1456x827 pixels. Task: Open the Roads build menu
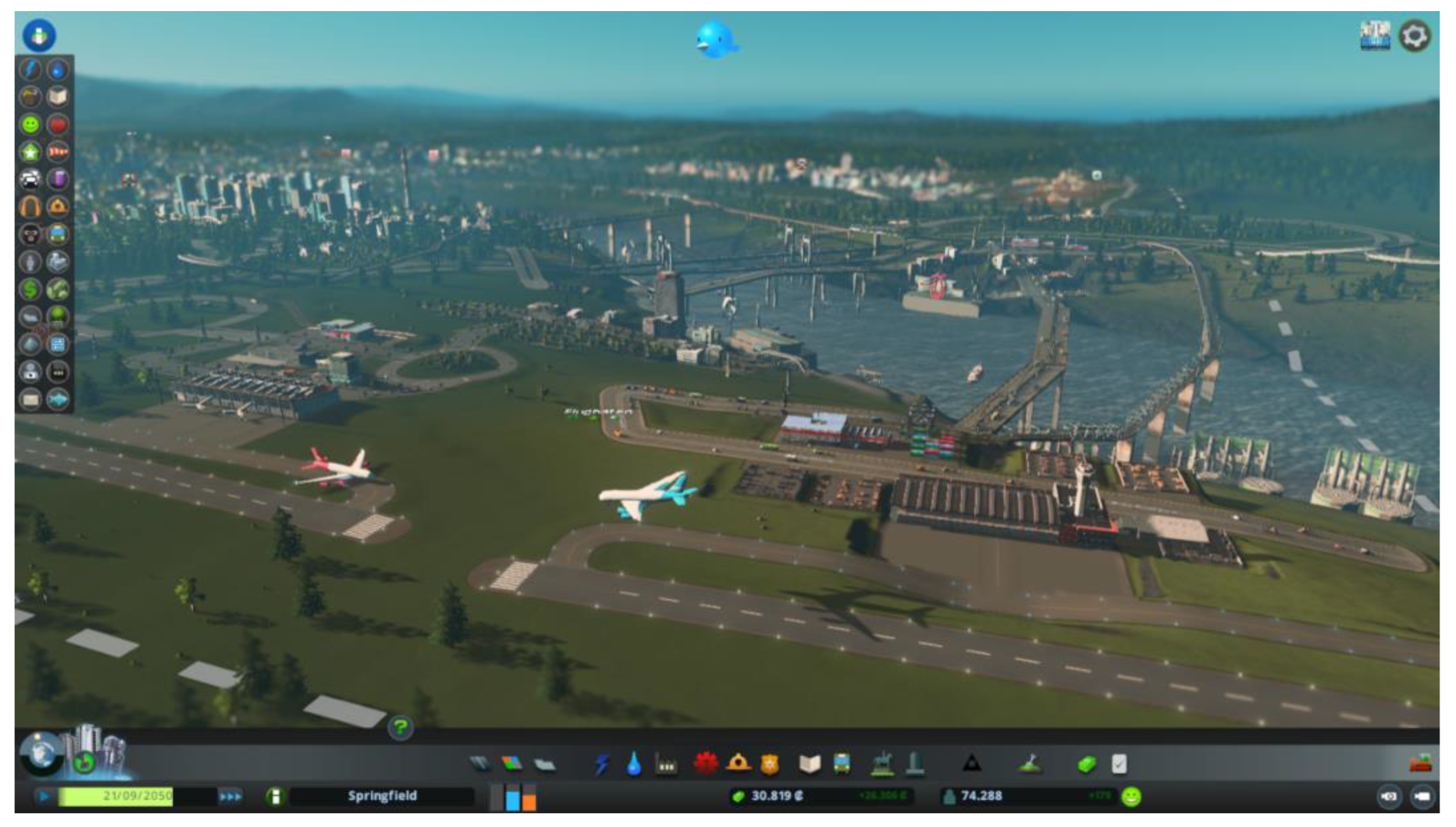480,763
